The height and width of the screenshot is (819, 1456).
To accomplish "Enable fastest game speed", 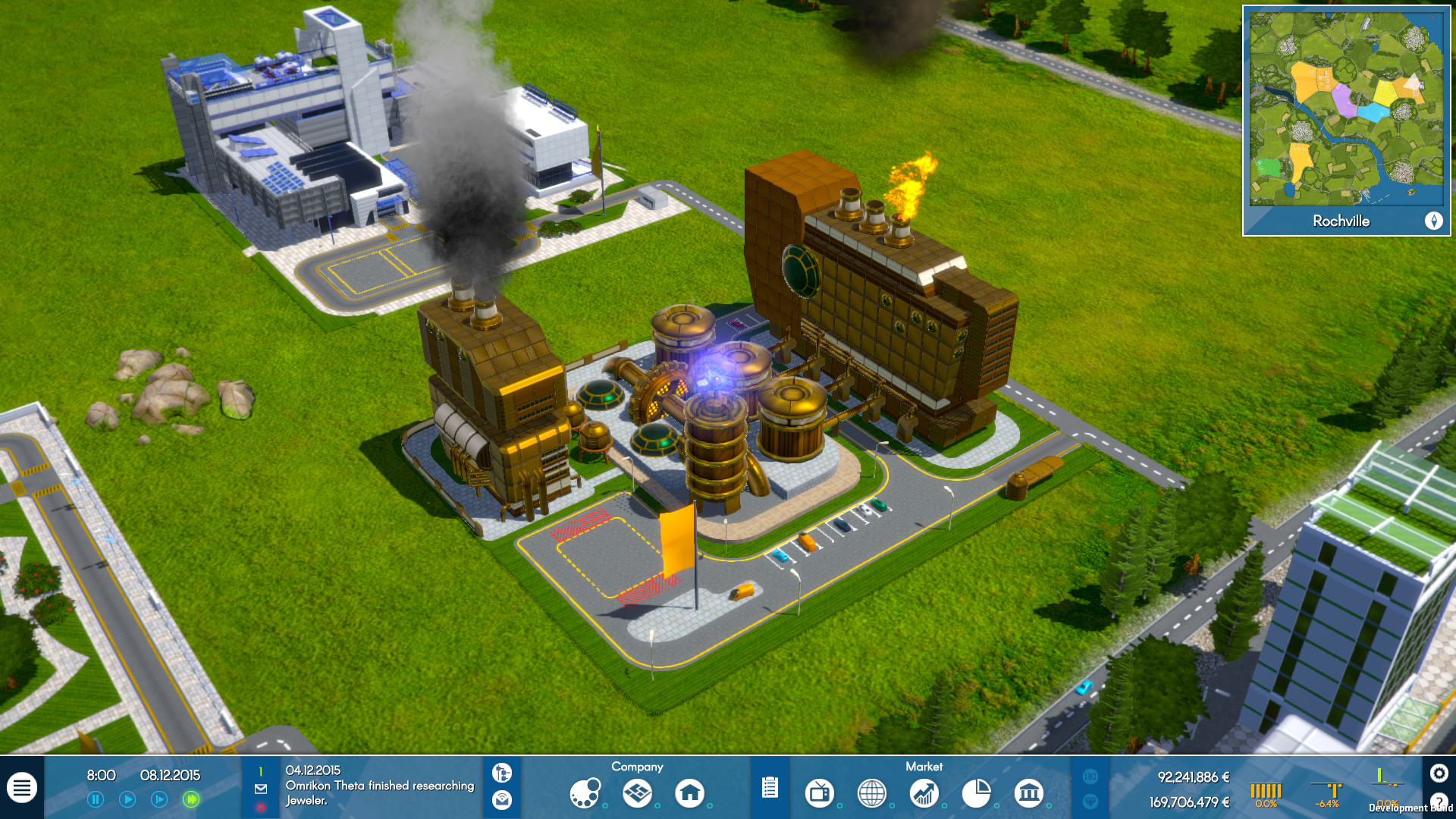I will (x=190, y=799).
